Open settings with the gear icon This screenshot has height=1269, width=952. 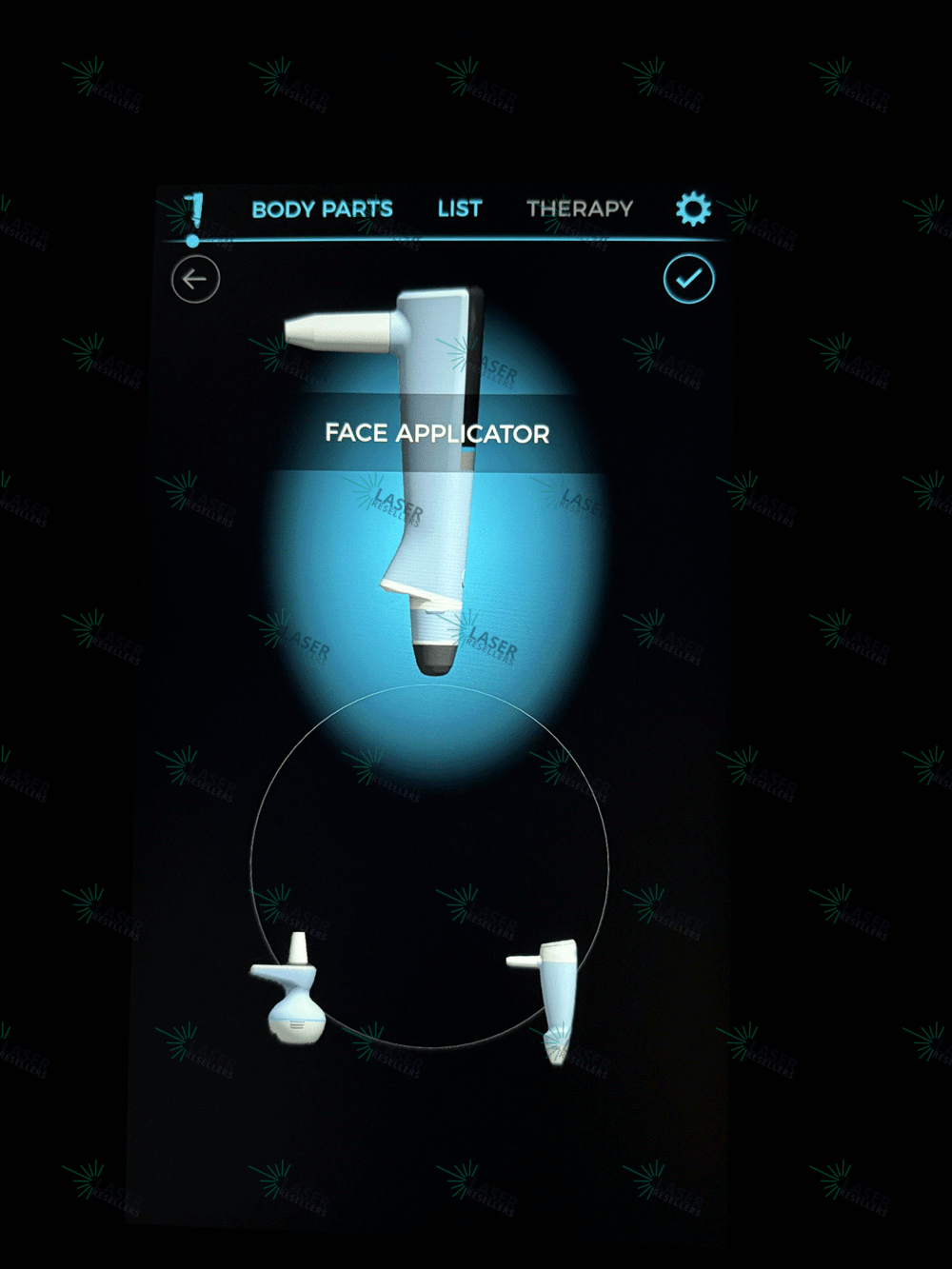[x=693, y=208]
